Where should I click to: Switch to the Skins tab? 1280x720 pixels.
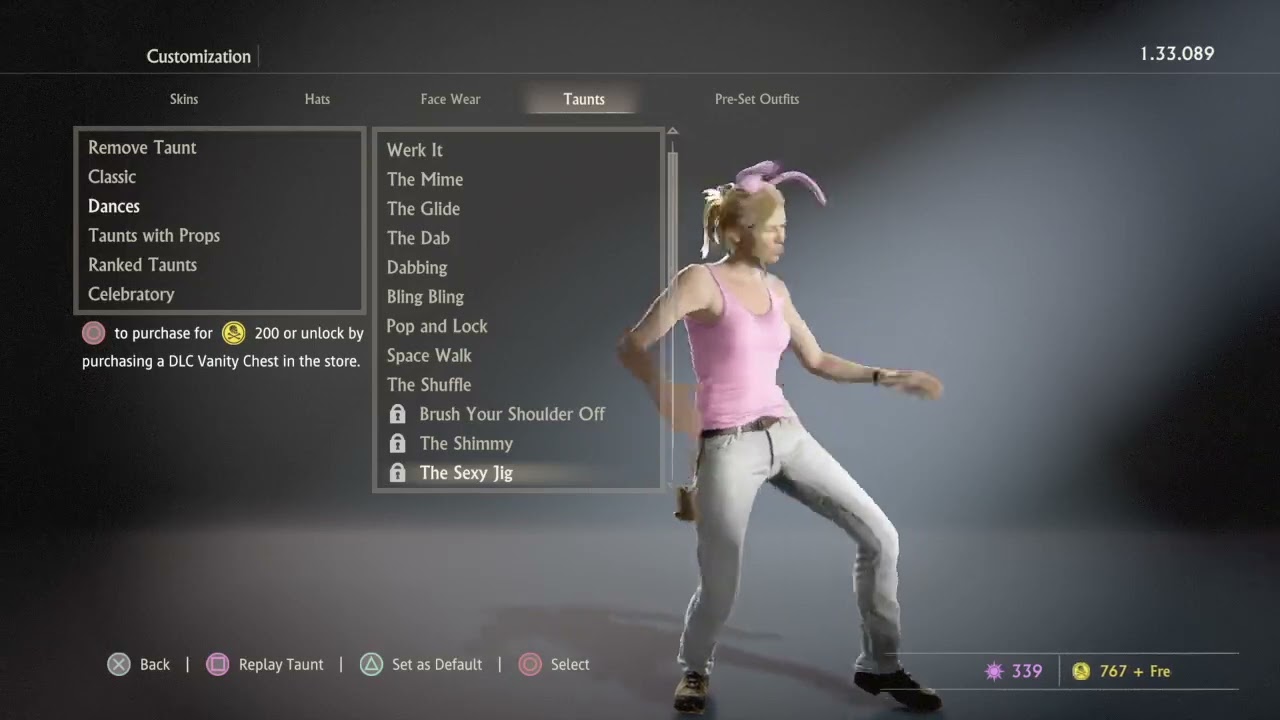pyautogui.click(x=184, y=99)
